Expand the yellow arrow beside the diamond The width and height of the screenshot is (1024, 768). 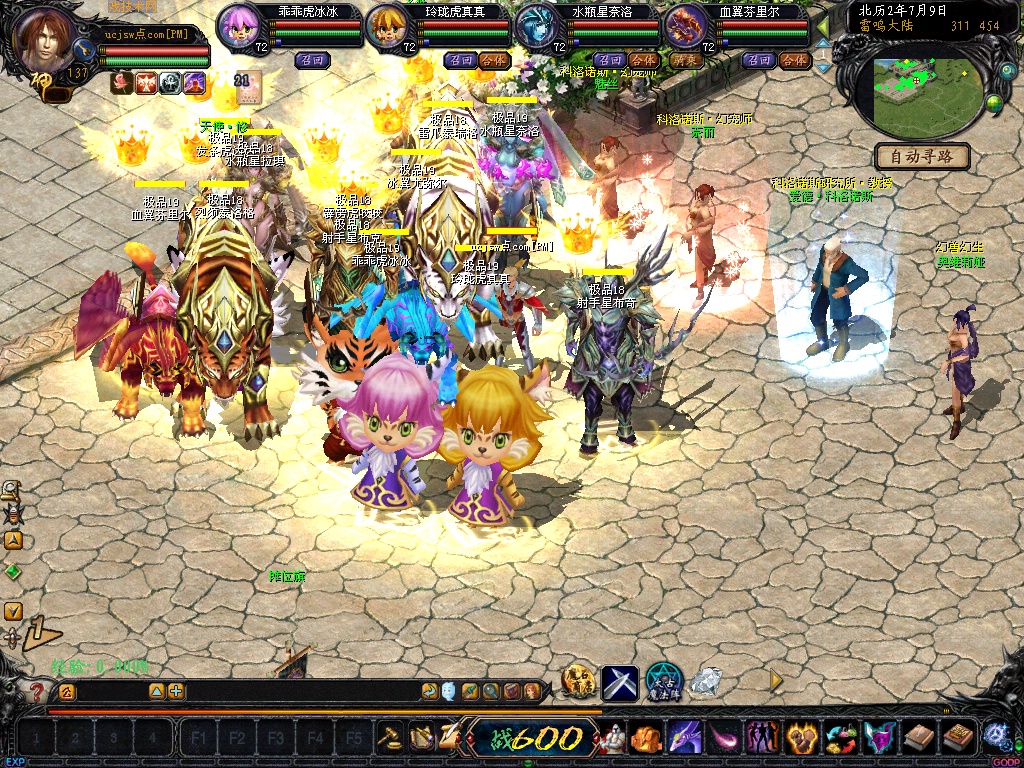775,681
